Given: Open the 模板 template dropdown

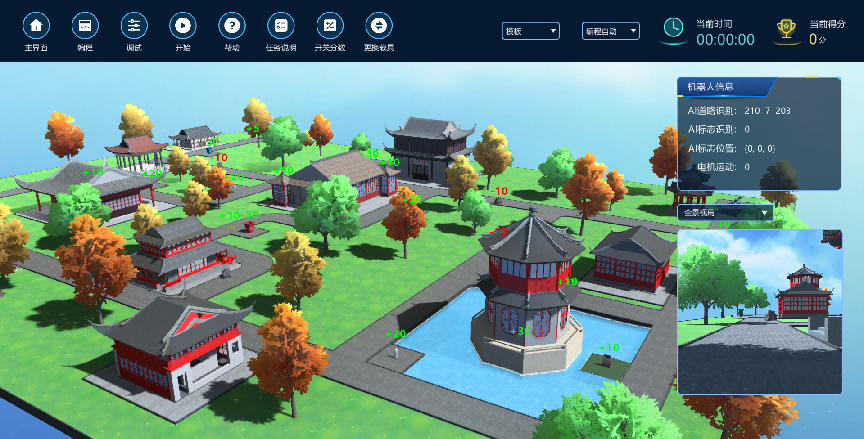Looking at the screenshot, I should point(531,31).
